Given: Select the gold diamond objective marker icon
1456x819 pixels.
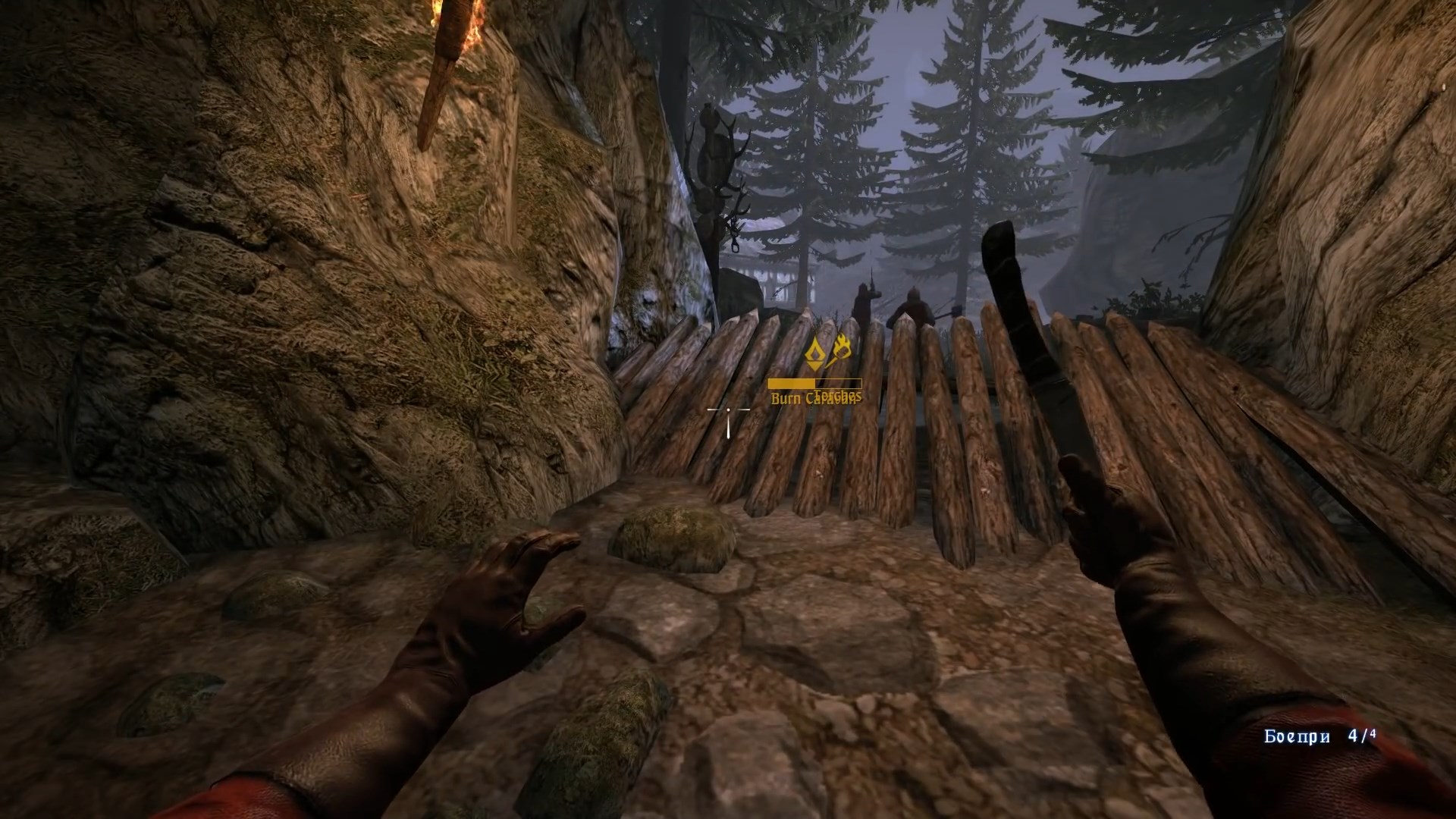Looking at the screenshot, I should [x=814, y=353].
